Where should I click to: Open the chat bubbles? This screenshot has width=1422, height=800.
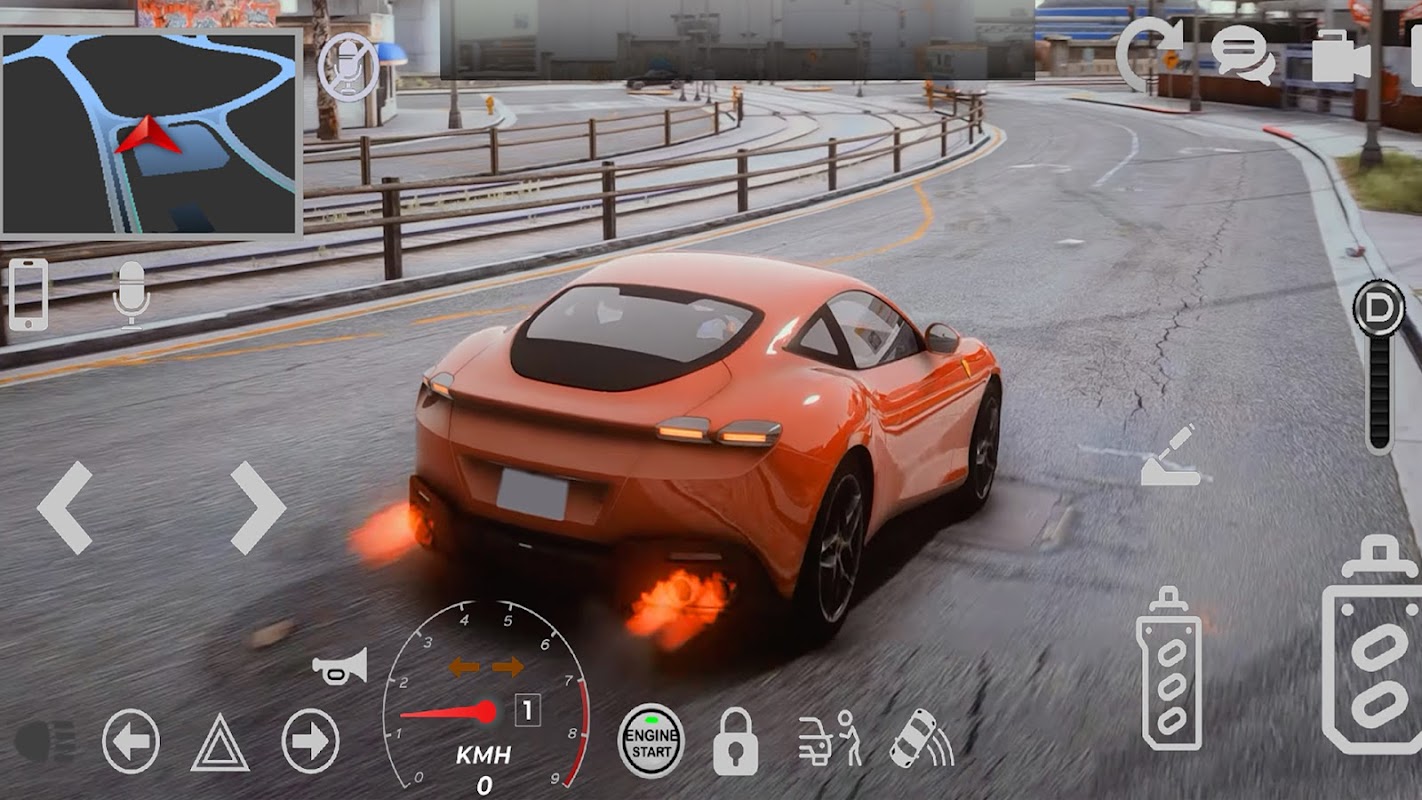point(1243,54)
